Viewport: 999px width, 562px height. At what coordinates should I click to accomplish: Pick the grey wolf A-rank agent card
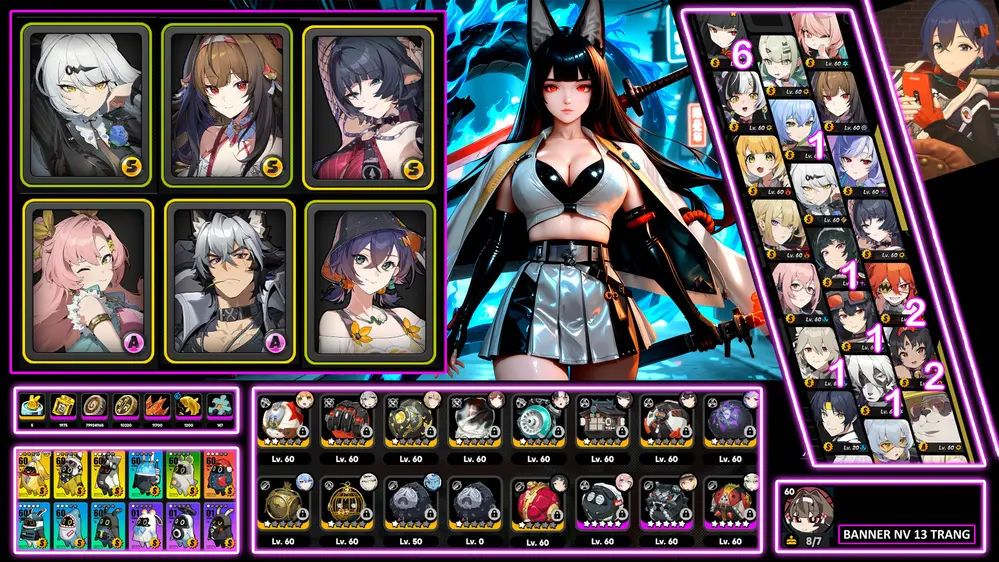click(x=226, y=280)
